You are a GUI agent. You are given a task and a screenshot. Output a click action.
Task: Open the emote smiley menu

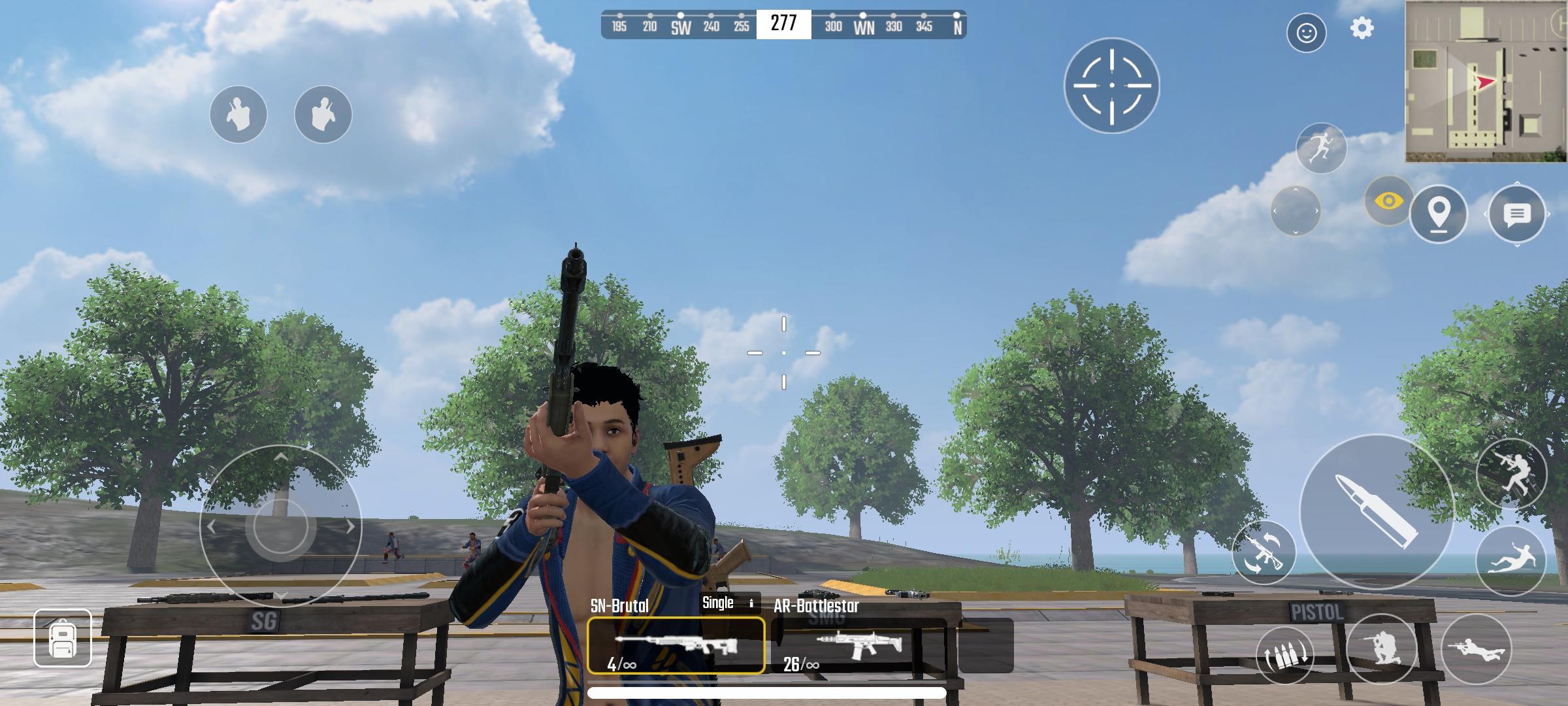(1306, 33)
